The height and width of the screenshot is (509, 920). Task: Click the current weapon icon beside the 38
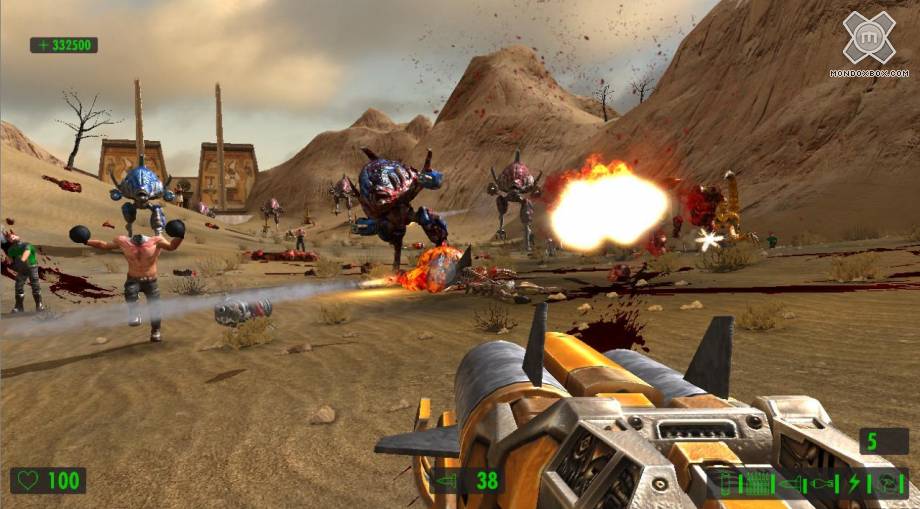(x=444, y=481)
